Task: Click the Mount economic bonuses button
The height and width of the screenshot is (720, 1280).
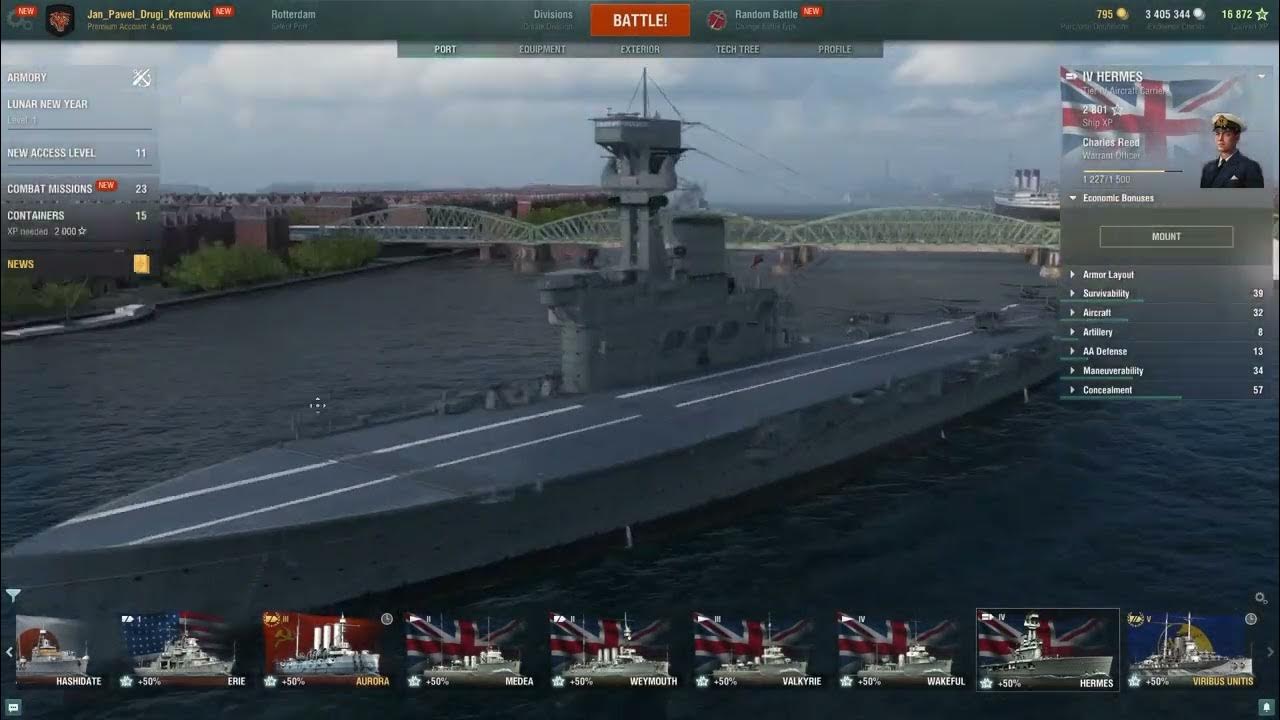Action: point(1166,237)
